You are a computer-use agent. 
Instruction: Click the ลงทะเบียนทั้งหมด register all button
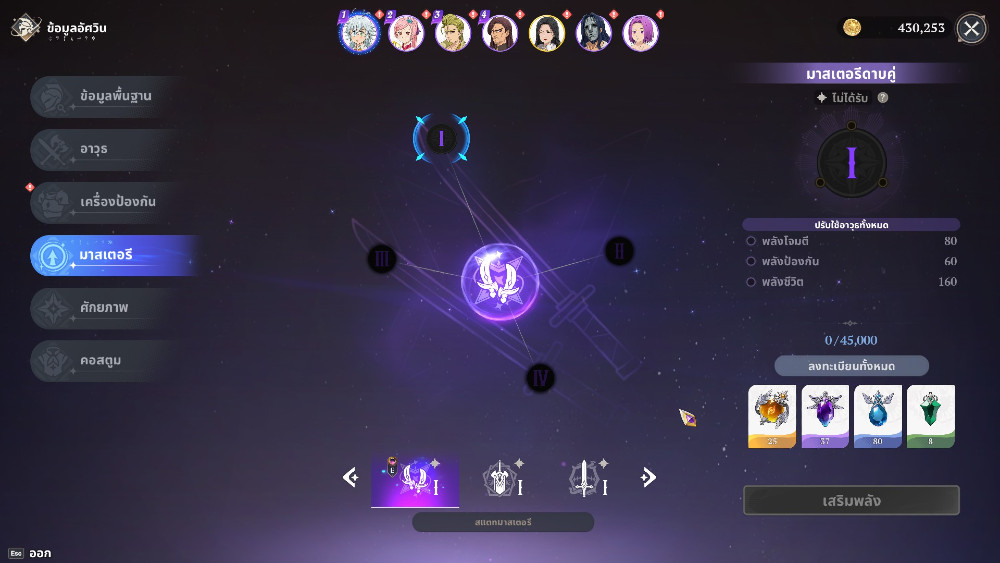pyautogui.click(x=851, y=366)
